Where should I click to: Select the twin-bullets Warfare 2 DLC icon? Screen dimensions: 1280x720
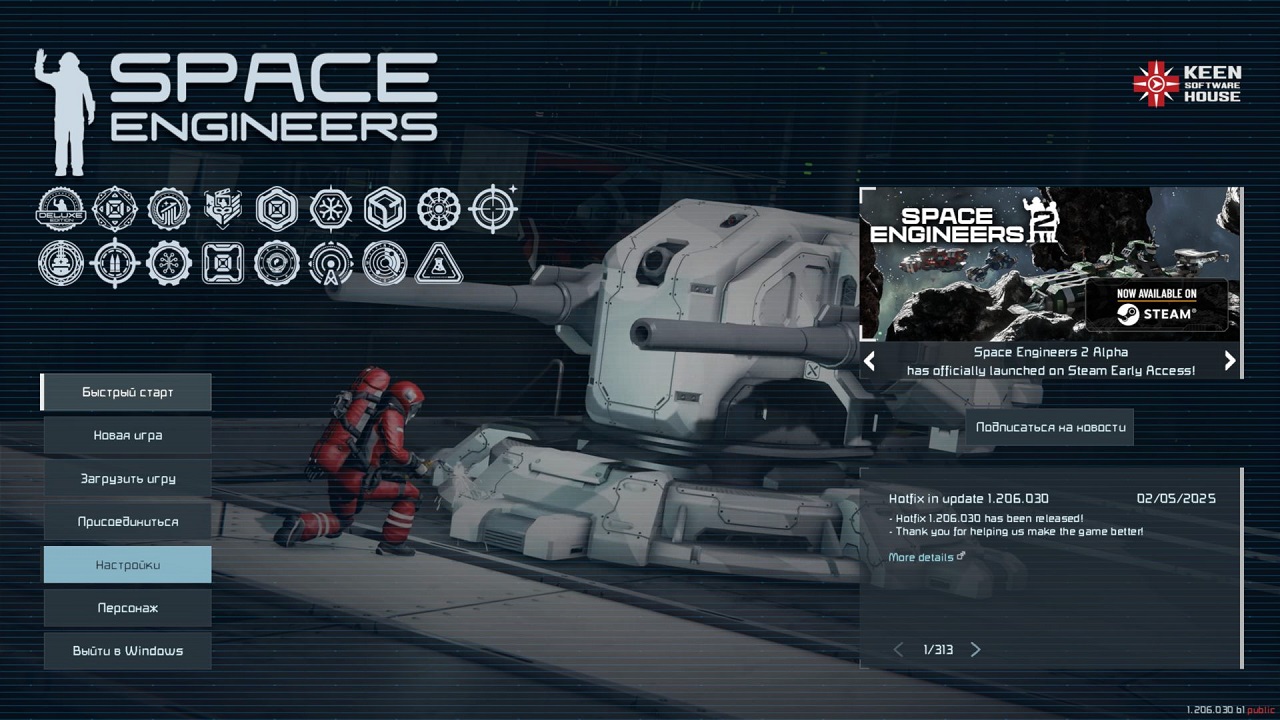tap(115, 263)
